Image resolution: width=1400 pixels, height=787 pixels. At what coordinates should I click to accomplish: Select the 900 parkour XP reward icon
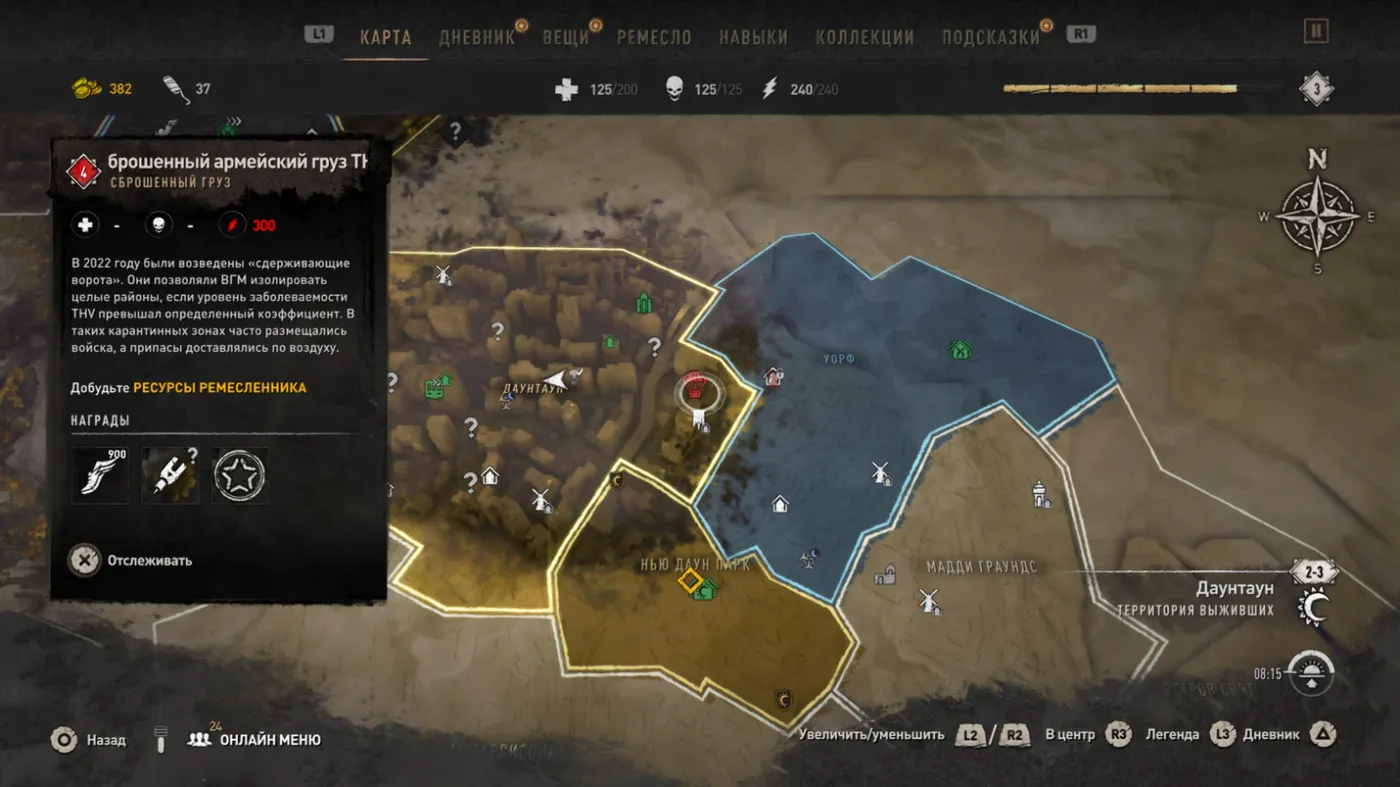pyautogui.click(x=100, y=475)
